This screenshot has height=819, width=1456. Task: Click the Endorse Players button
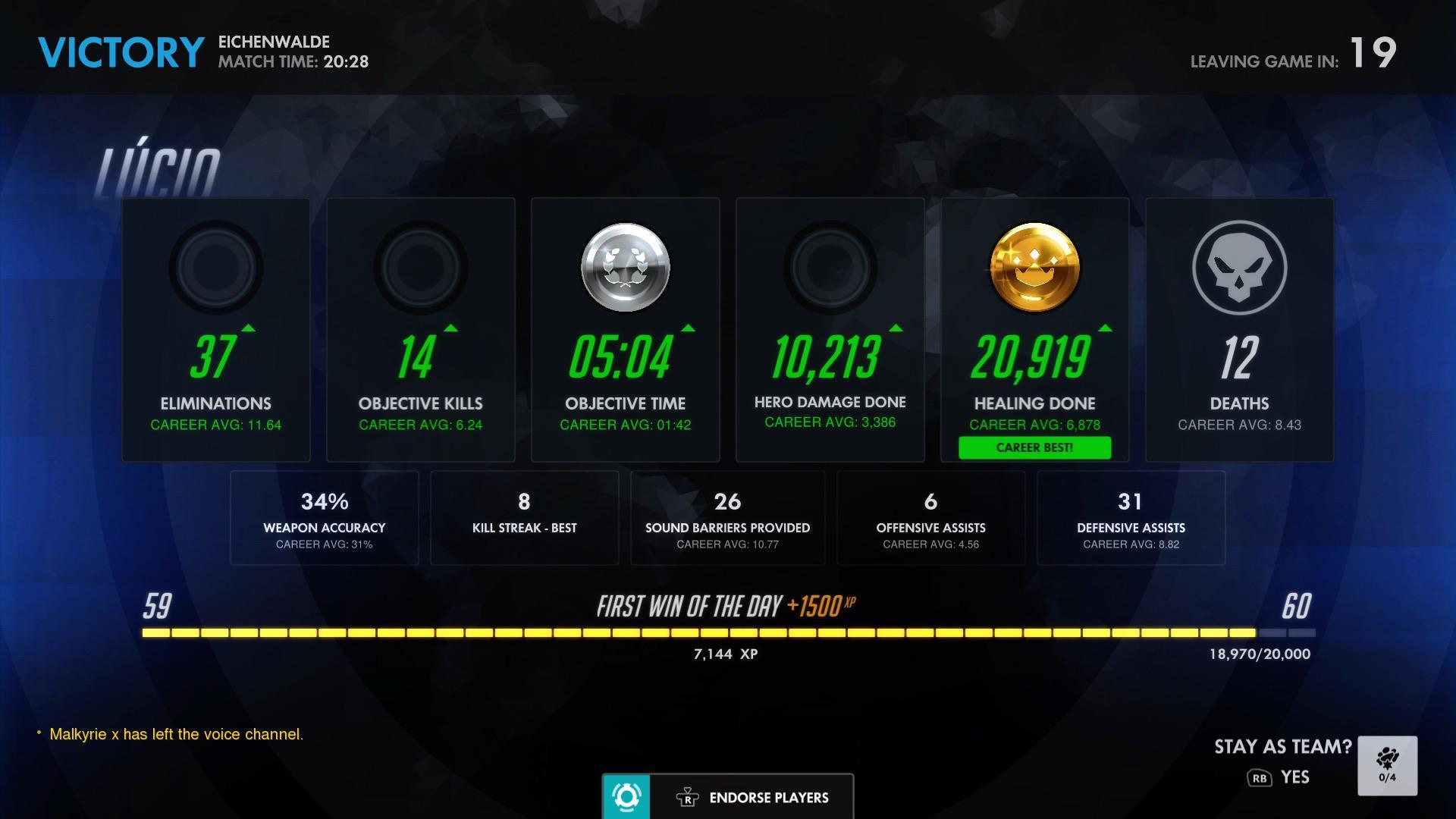(x=767, y=797)
